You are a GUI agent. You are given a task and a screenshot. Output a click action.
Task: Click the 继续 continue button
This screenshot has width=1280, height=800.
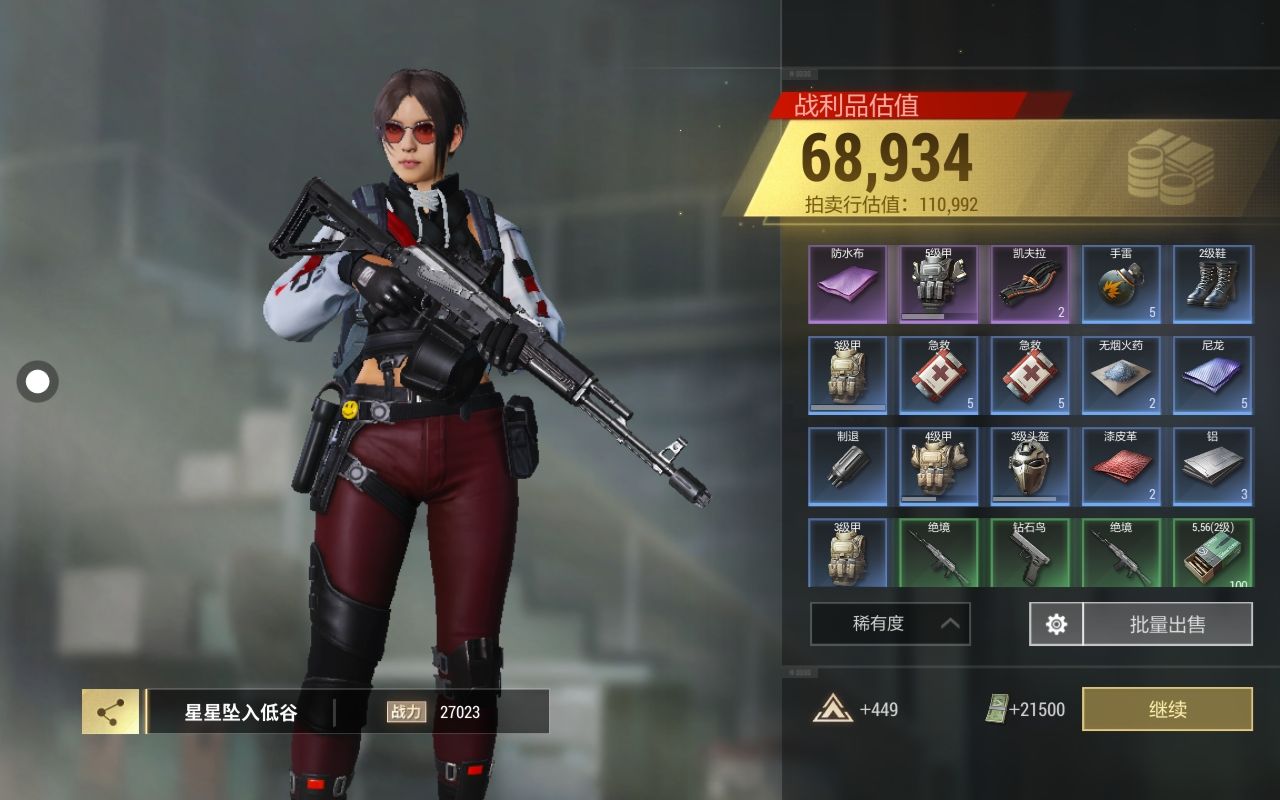[1167, 709]
